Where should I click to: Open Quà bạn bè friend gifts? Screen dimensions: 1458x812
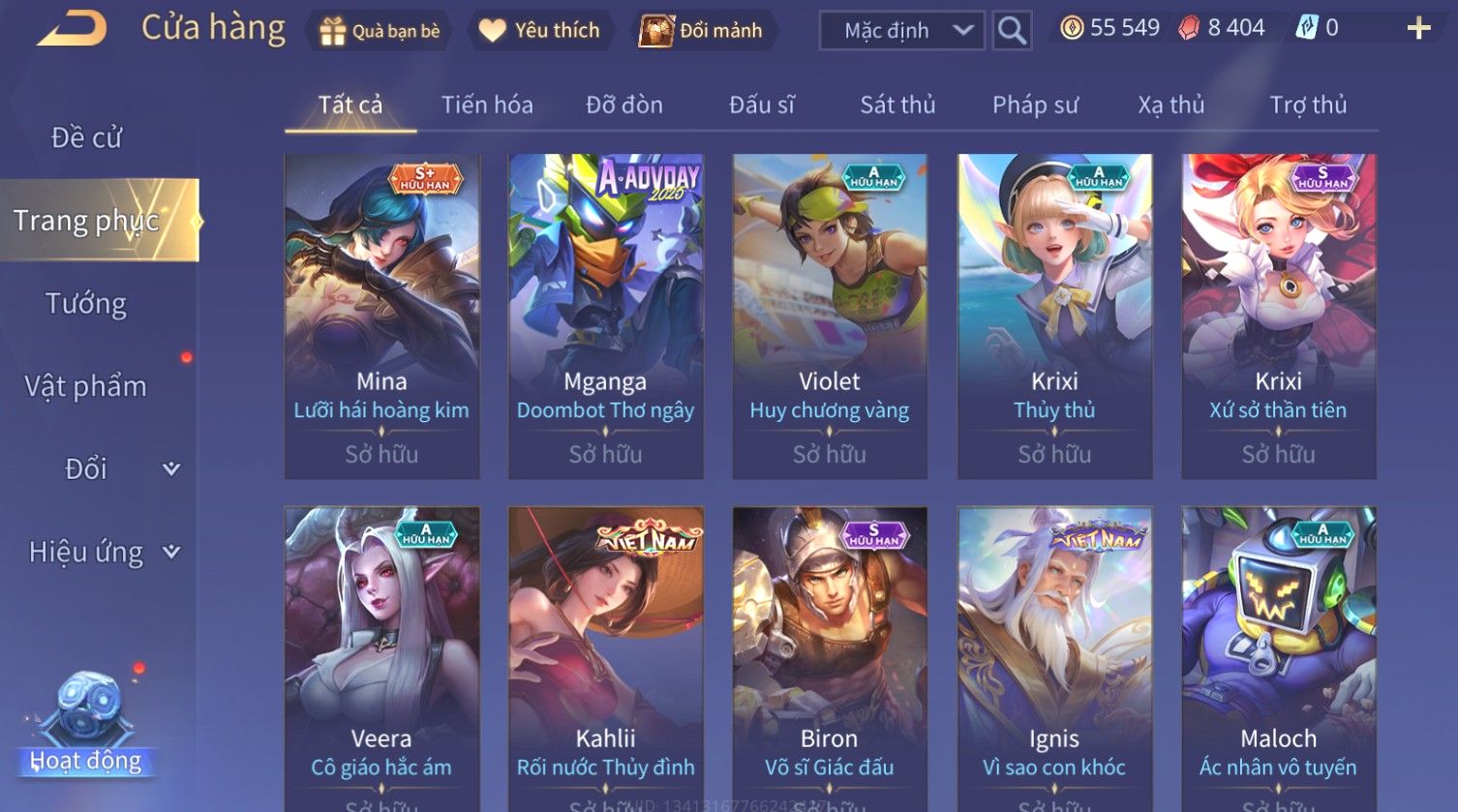[380, 31]
